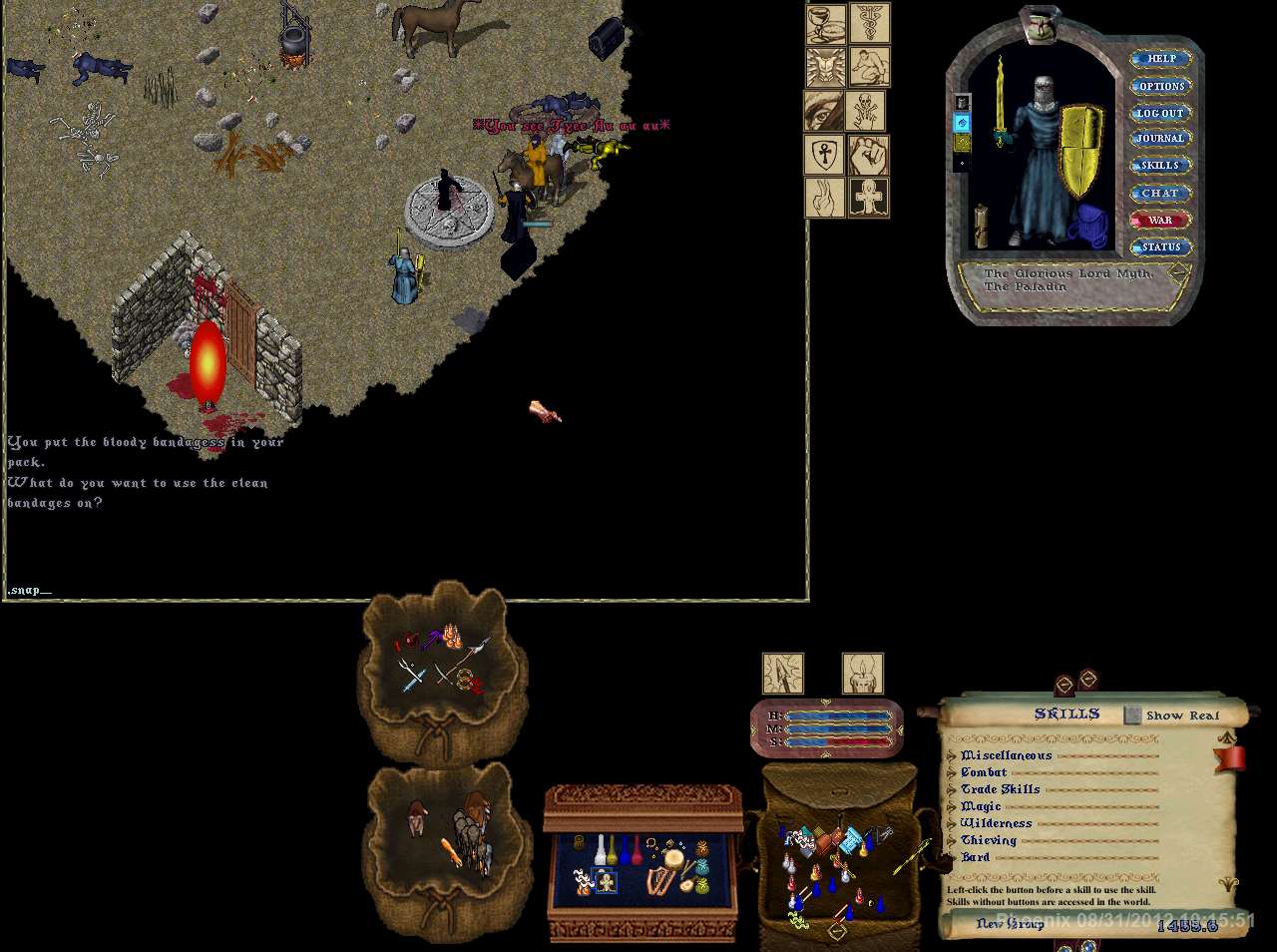Select the golden harp in the wooden chest

pos(659,882)
